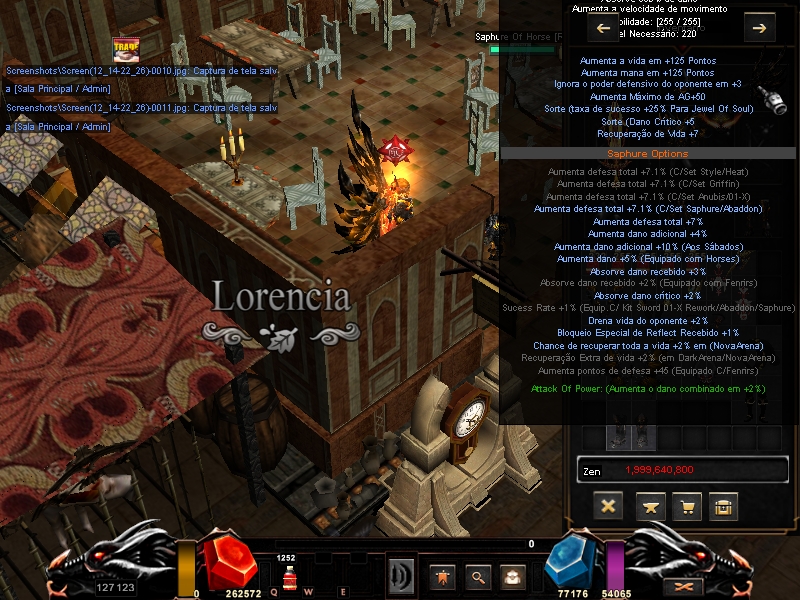This screenshot has width=800, height=600.
Task: Open the envelope mail icon
Action: coord(513,576)
